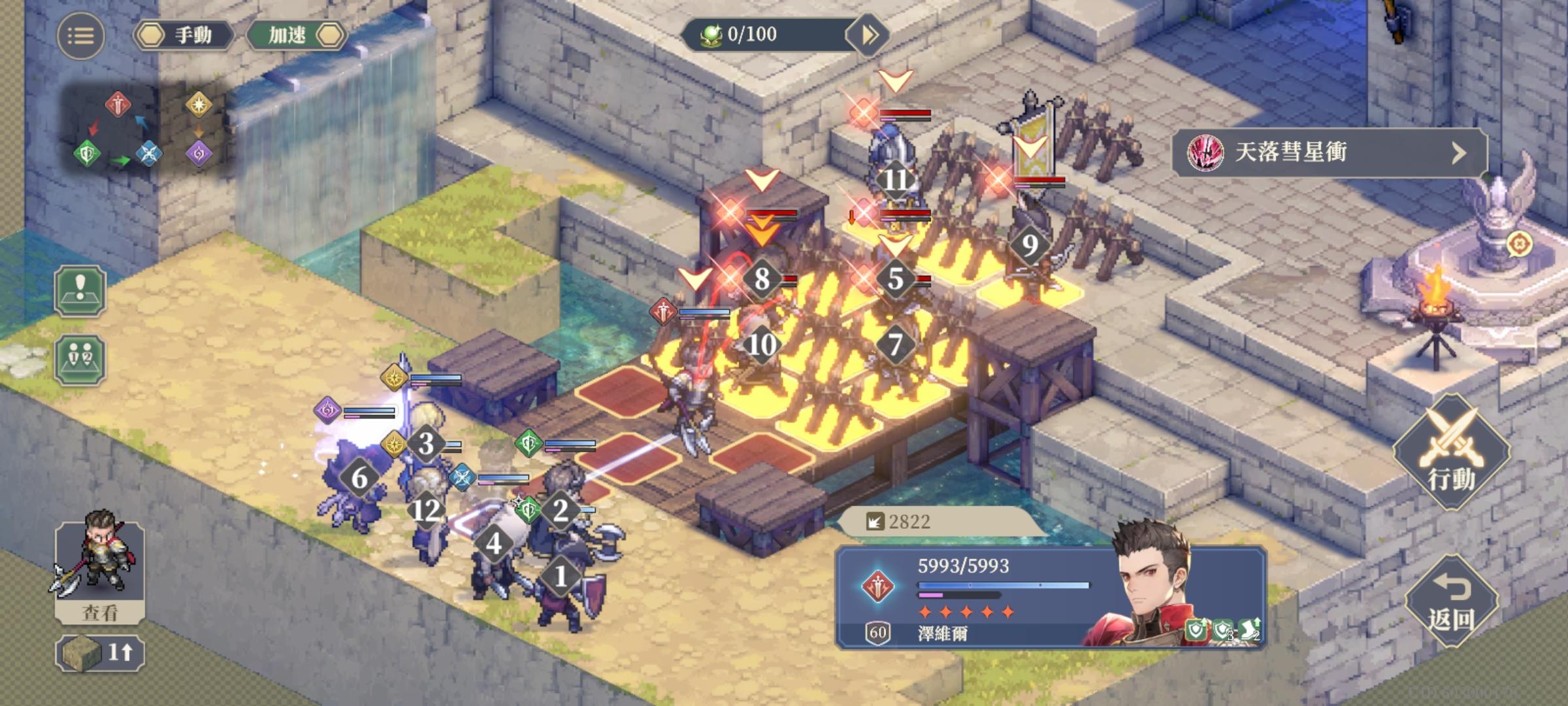Open the terrain height 1↑ indicator
This screenshot has width=1568, height=706.
coord(100,652)
